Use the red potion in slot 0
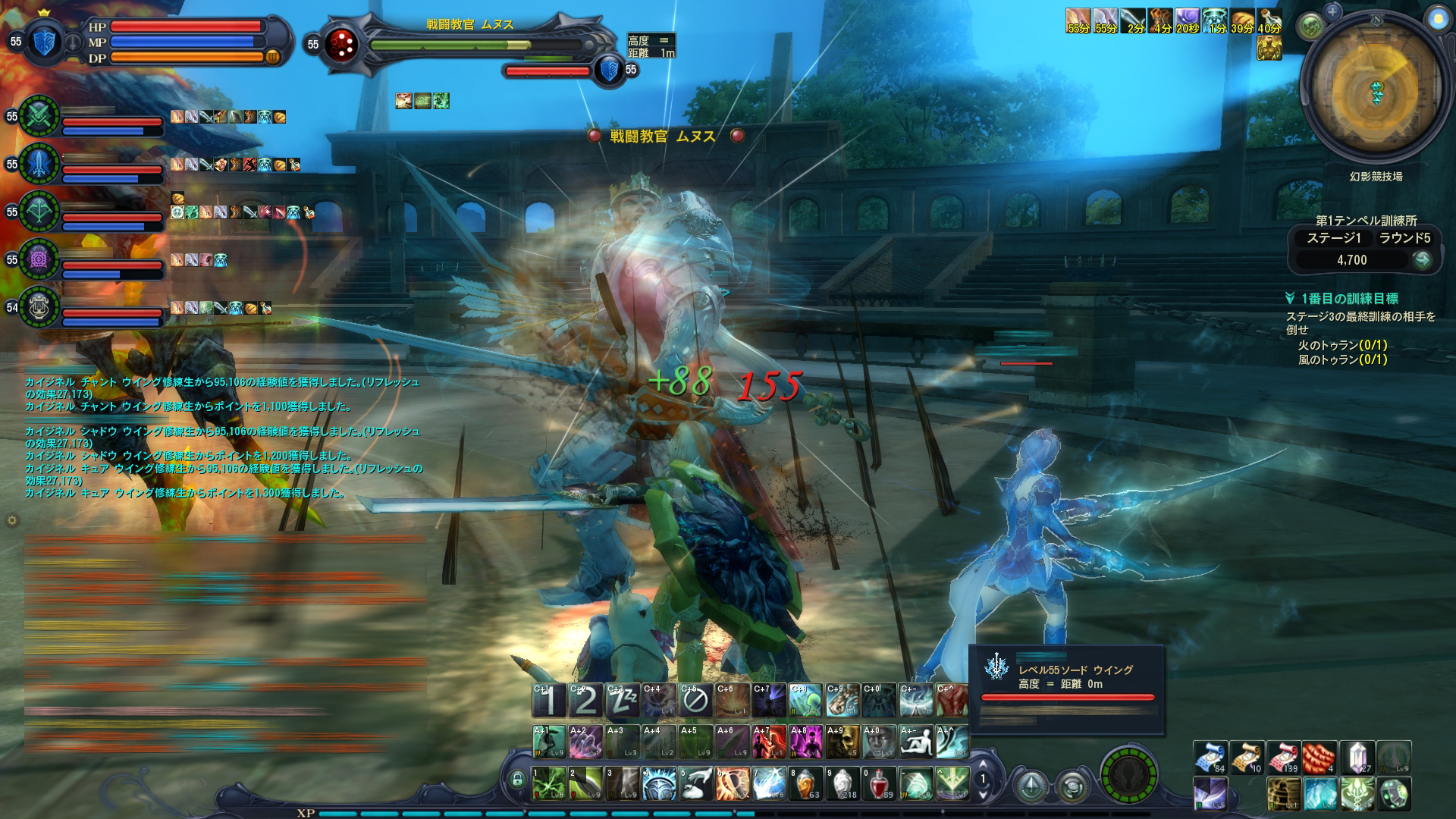 click(878, 783)
